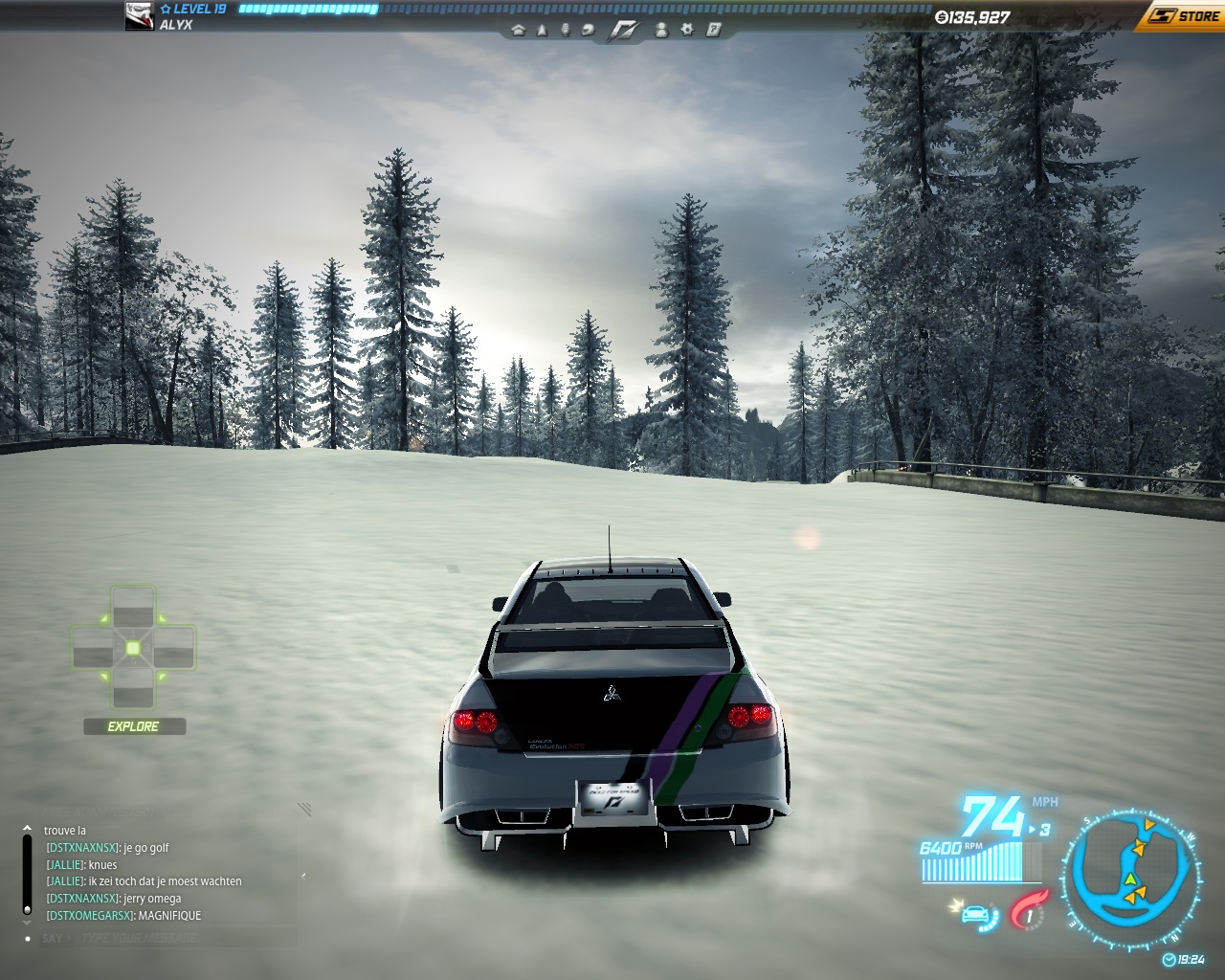Open the Home screen from the top toolbar
Screen dimensions: 1225x980
(x=520, y=31)
